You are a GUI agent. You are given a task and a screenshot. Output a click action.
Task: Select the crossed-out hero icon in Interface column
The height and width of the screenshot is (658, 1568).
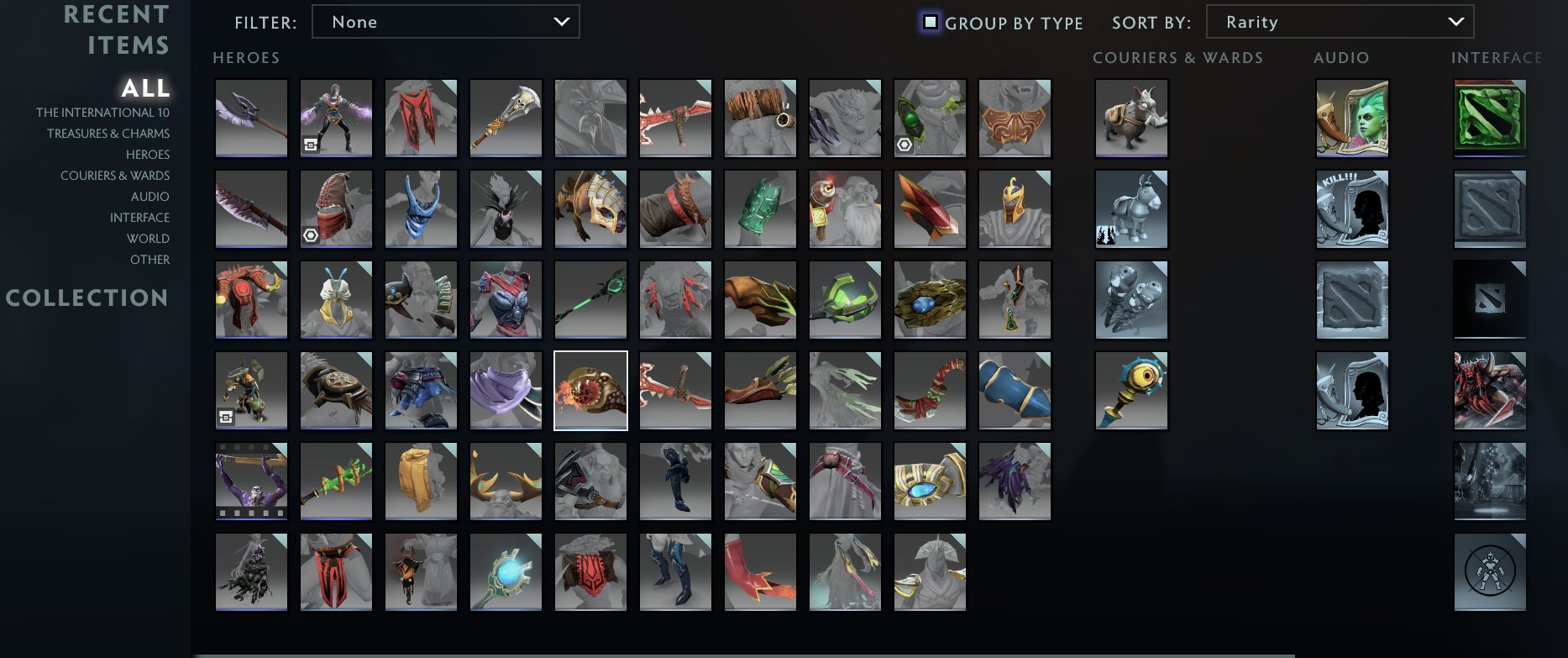pyautogui.click(x=1490, y=571)
